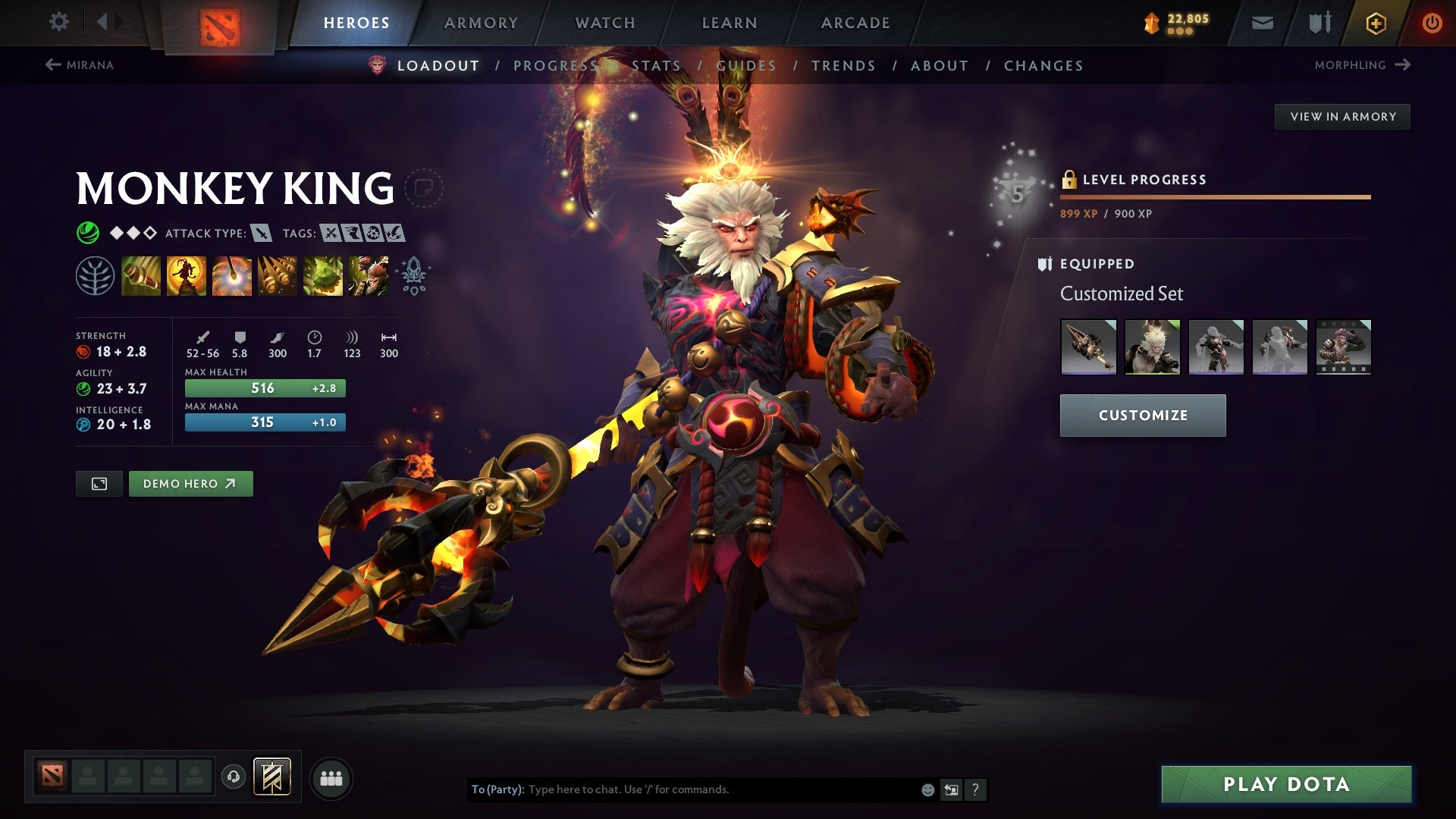This screenshot has width=1456, height=819.
Task: Open the To (Party) chat target selector
Action: pos(497,789)
